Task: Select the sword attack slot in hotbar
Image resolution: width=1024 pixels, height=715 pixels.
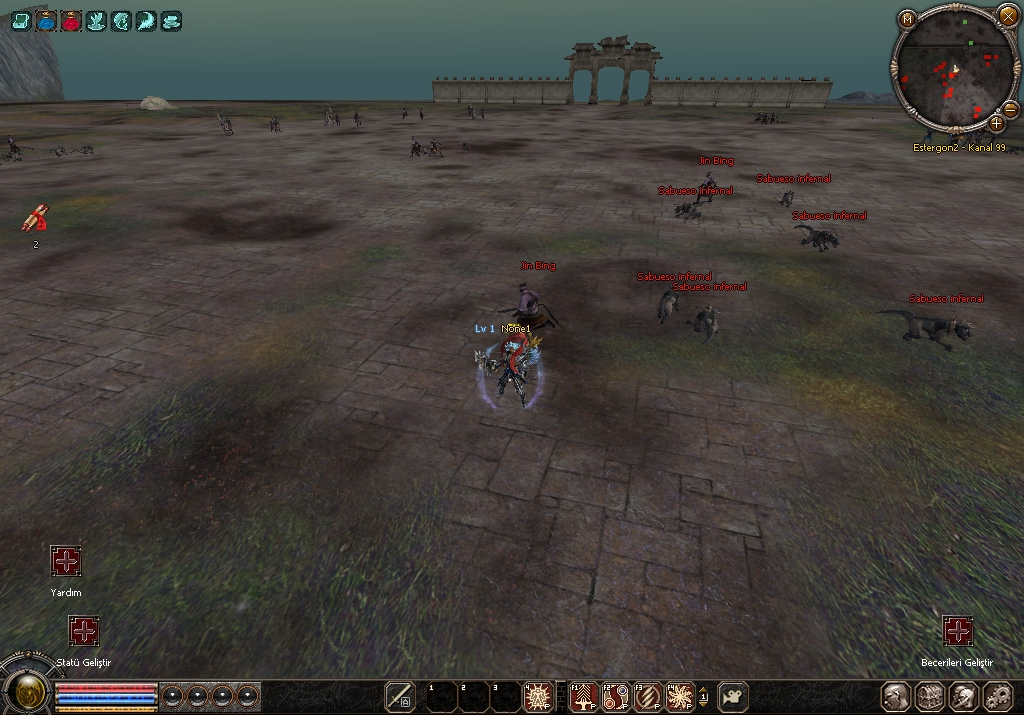Action: (400, 695)
